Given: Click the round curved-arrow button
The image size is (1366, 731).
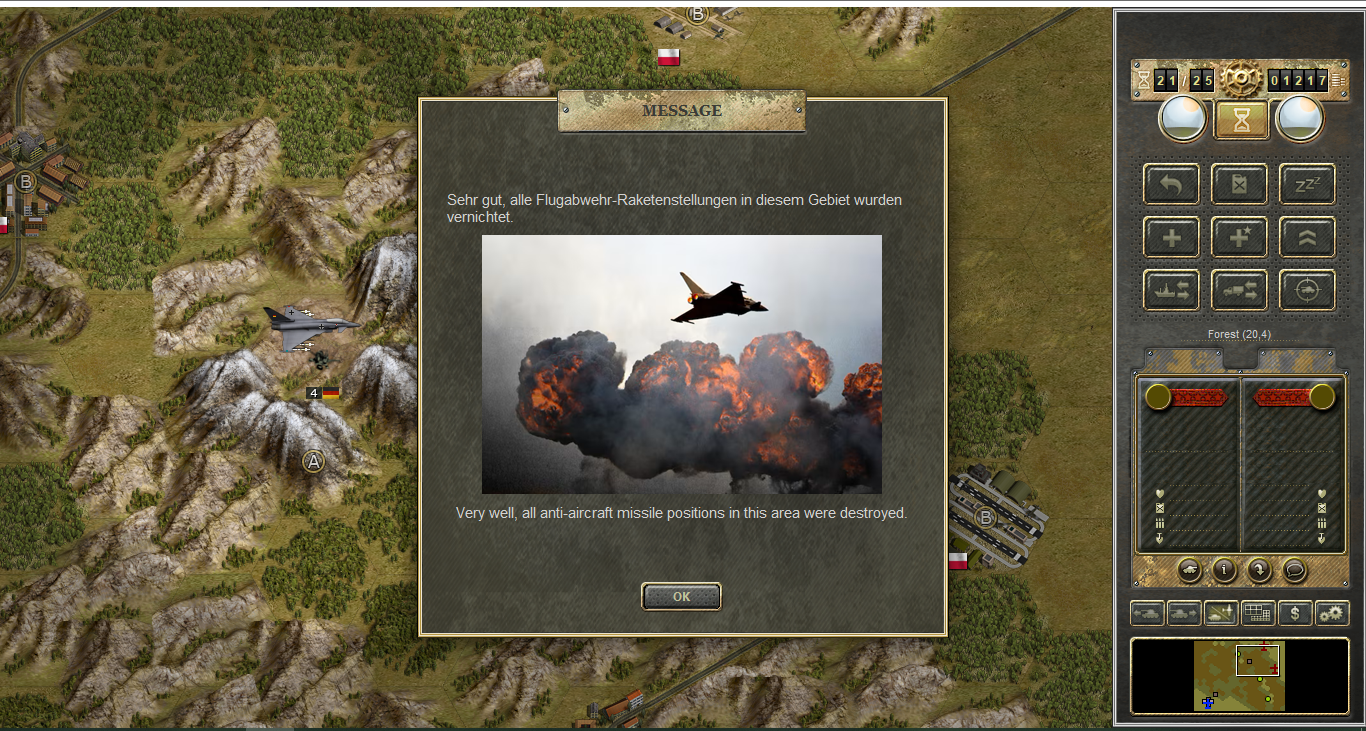Looking at the screenshot, I should point(1259,570).
